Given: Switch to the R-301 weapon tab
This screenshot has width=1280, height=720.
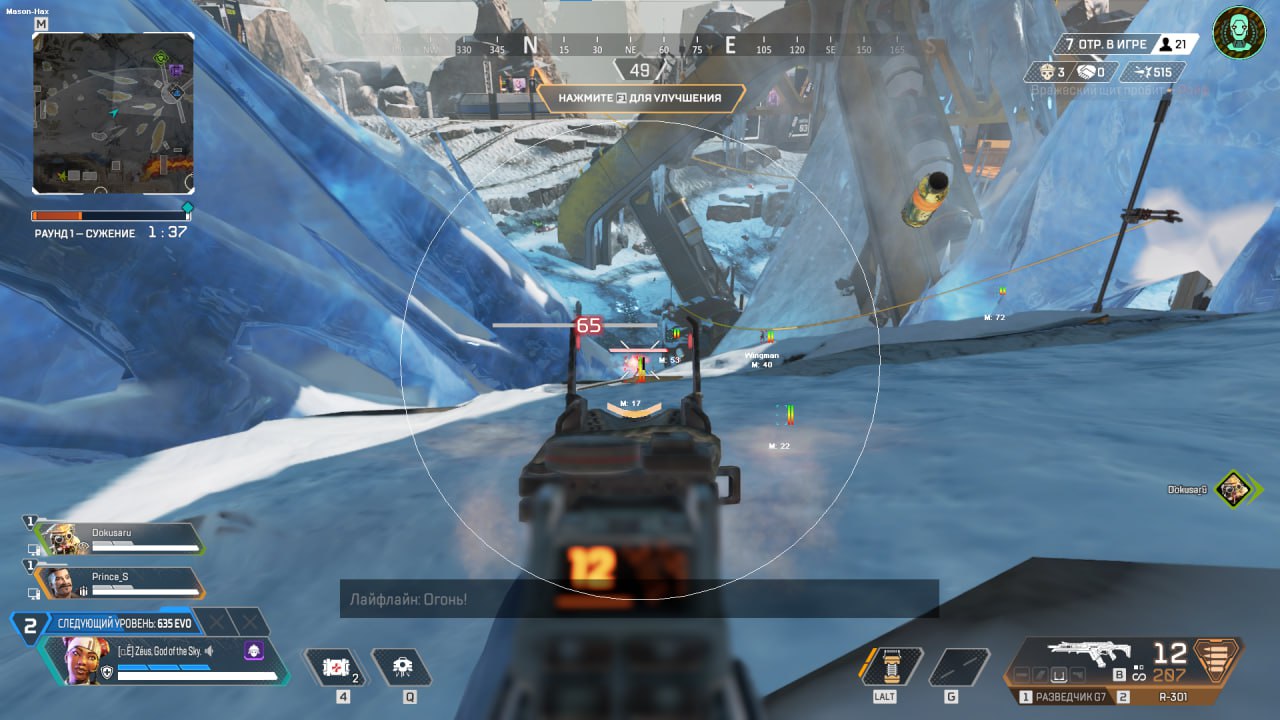Looking at the screenshot, I should click(x=1171, y=697).
